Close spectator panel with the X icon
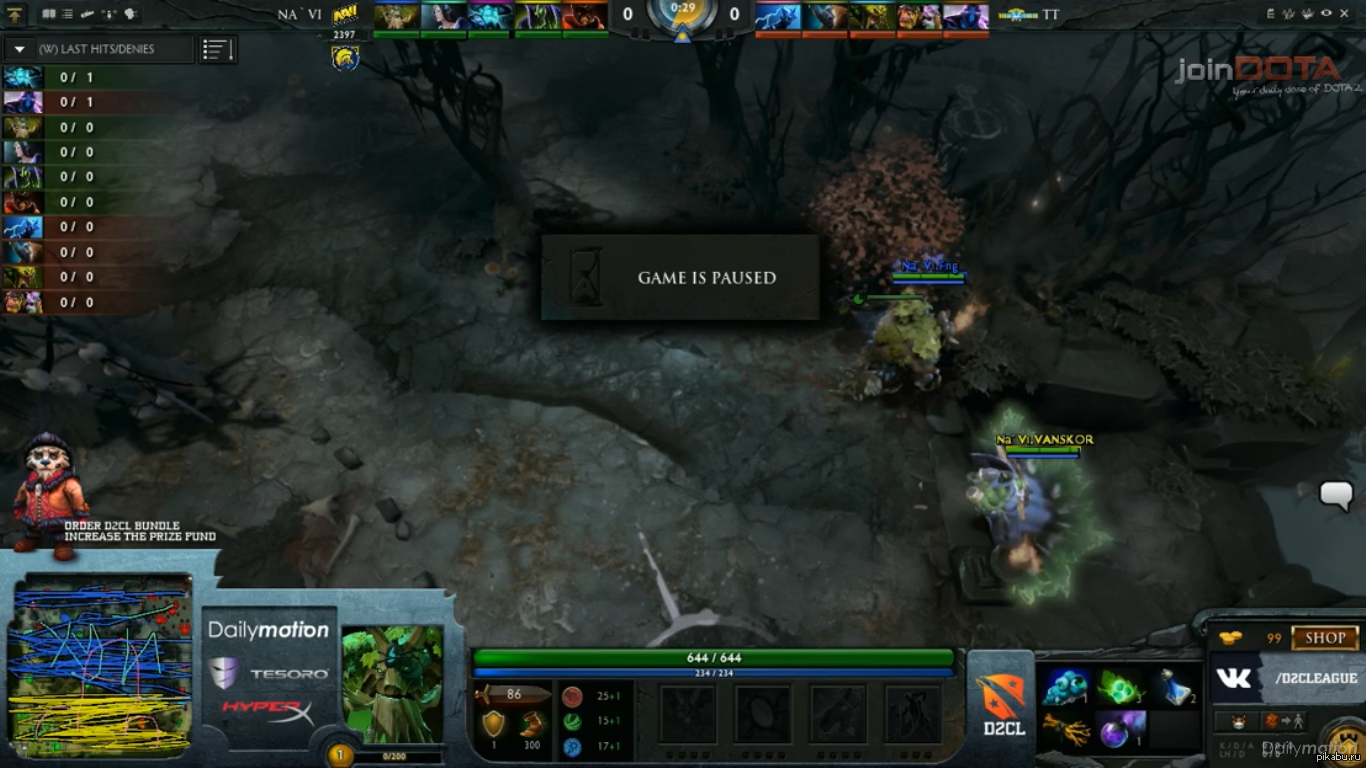The image size is (1366, 768). (x=1343, y=14)
